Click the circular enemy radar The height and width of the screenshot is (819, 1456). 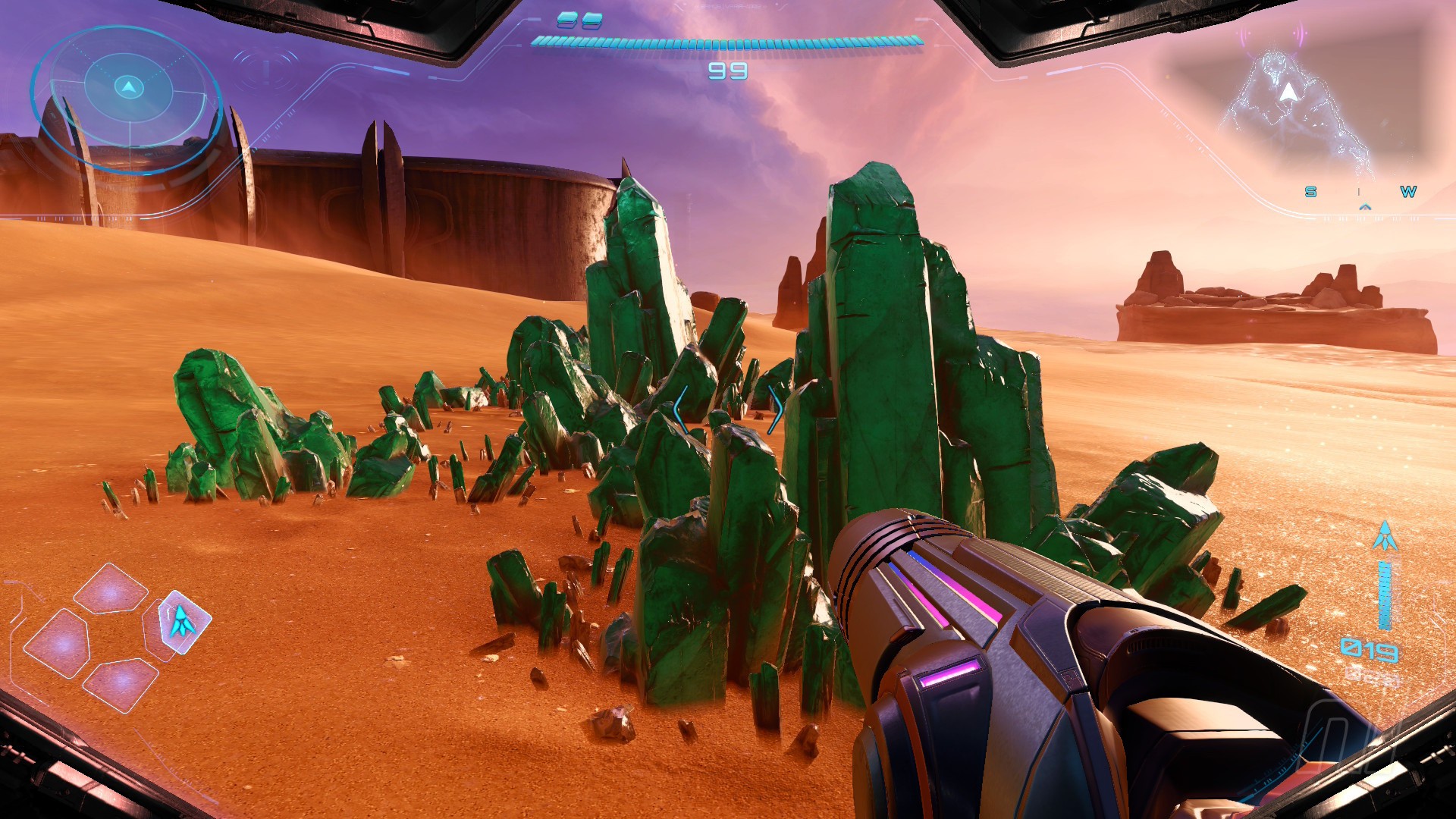click(128, 96)
